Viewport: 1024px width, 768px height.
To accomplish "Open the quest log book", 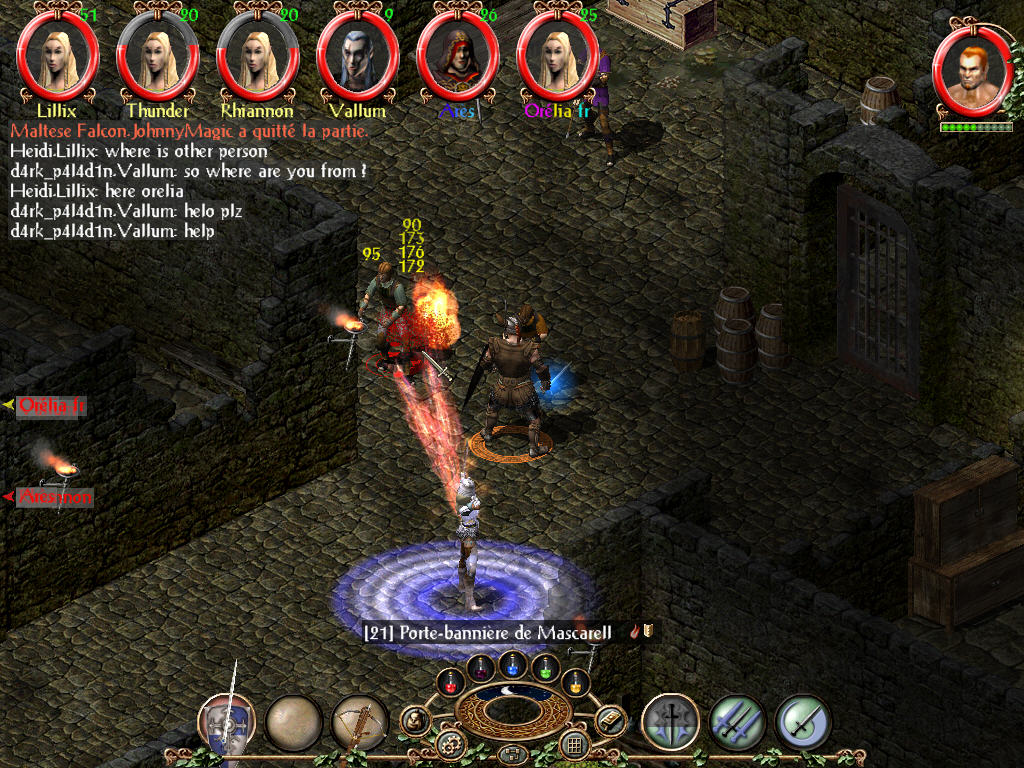I will (x=609, y=720).
